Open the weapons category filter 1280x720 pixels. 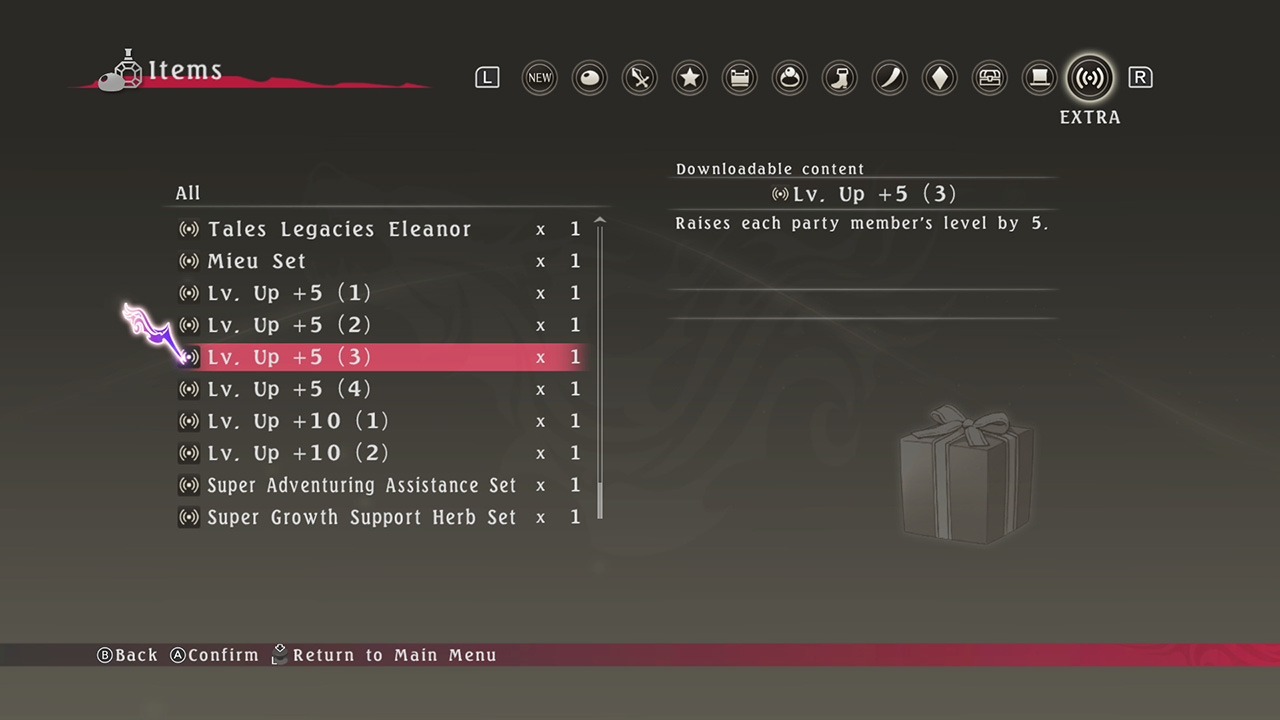(639, 77)
